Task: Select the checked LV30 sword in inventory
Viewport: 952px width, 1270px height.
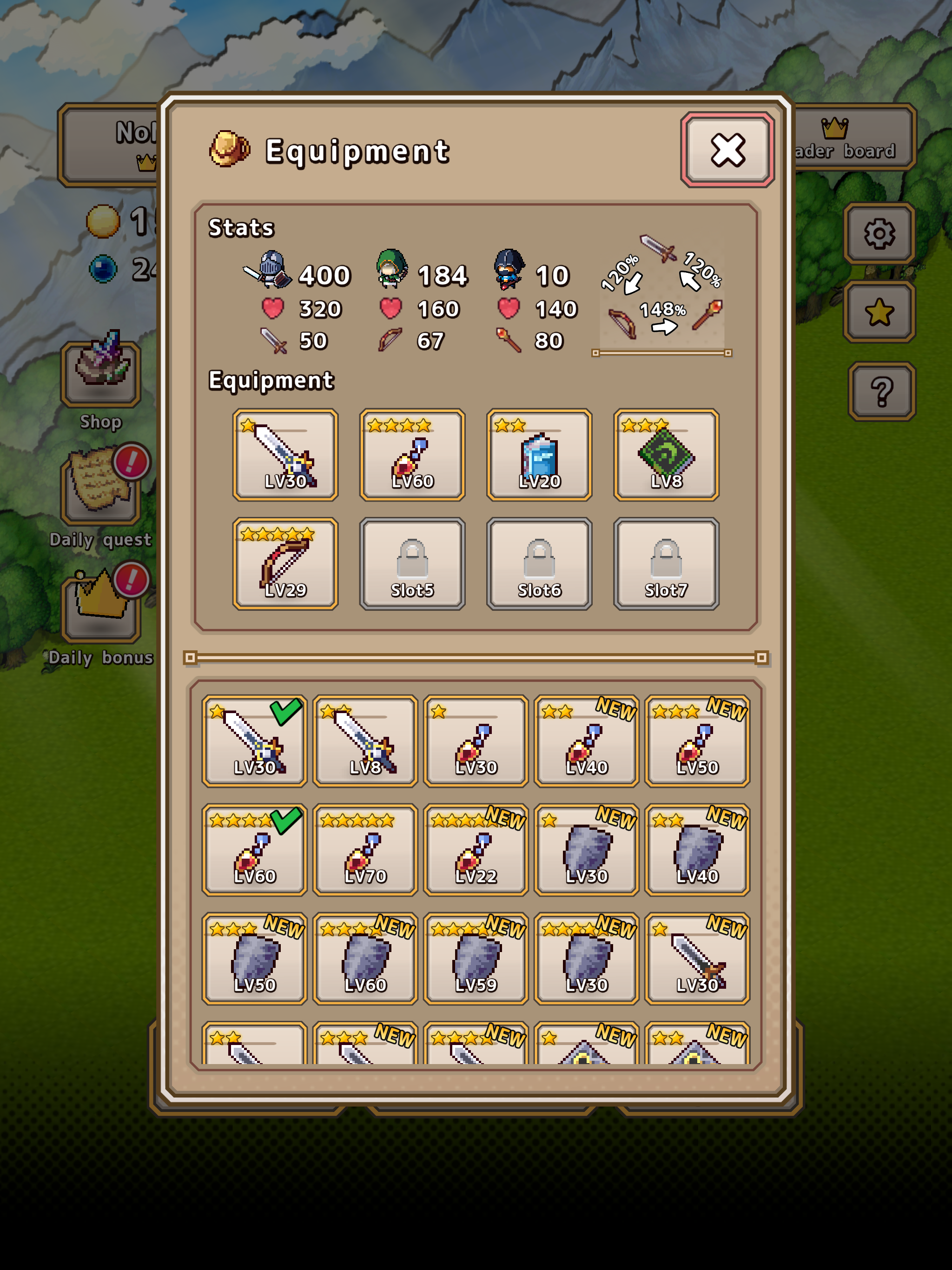Action: pyautogui.click(x=254, y=741)
